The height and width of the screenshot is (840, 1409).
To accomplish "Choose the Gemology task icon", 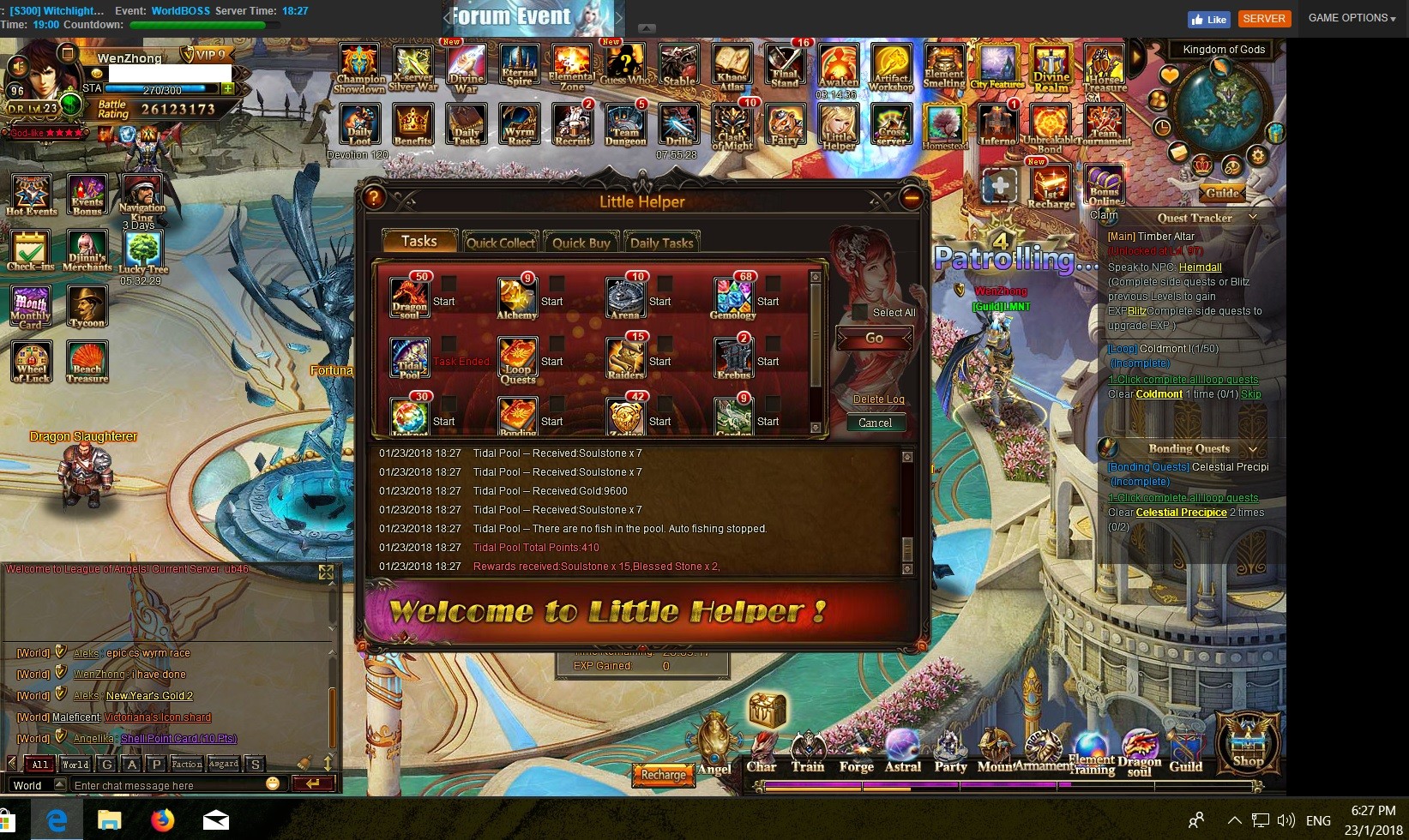I will [732, 296].
